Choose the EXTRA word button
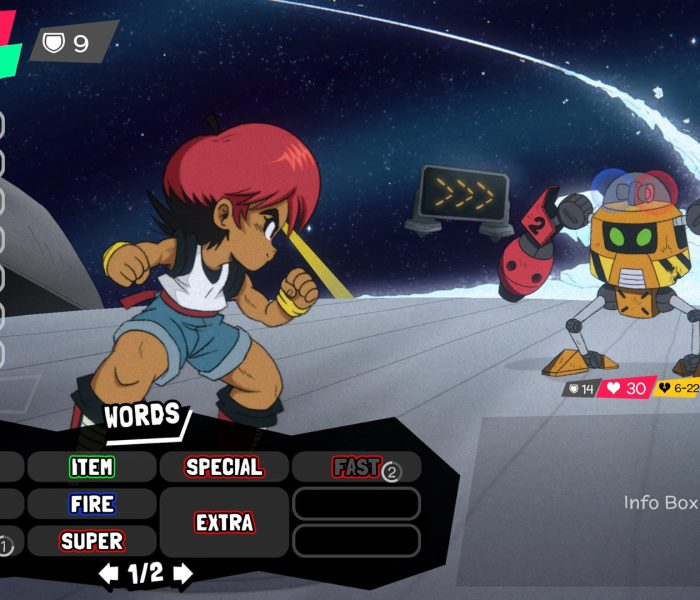 coord(224,522)
